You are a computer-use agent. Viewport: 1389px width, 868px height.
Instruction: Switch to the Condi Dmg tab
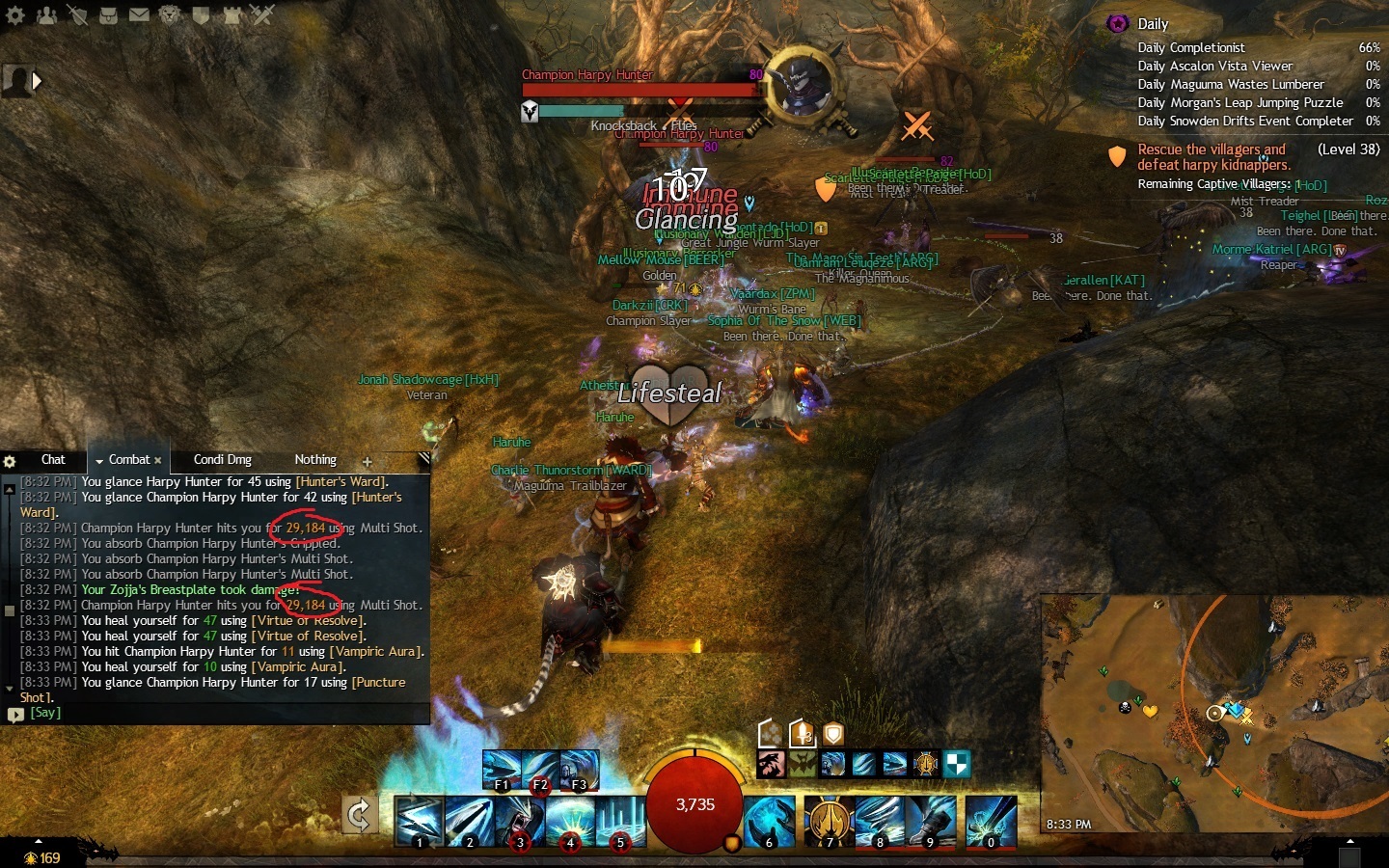tap(222, 460)
